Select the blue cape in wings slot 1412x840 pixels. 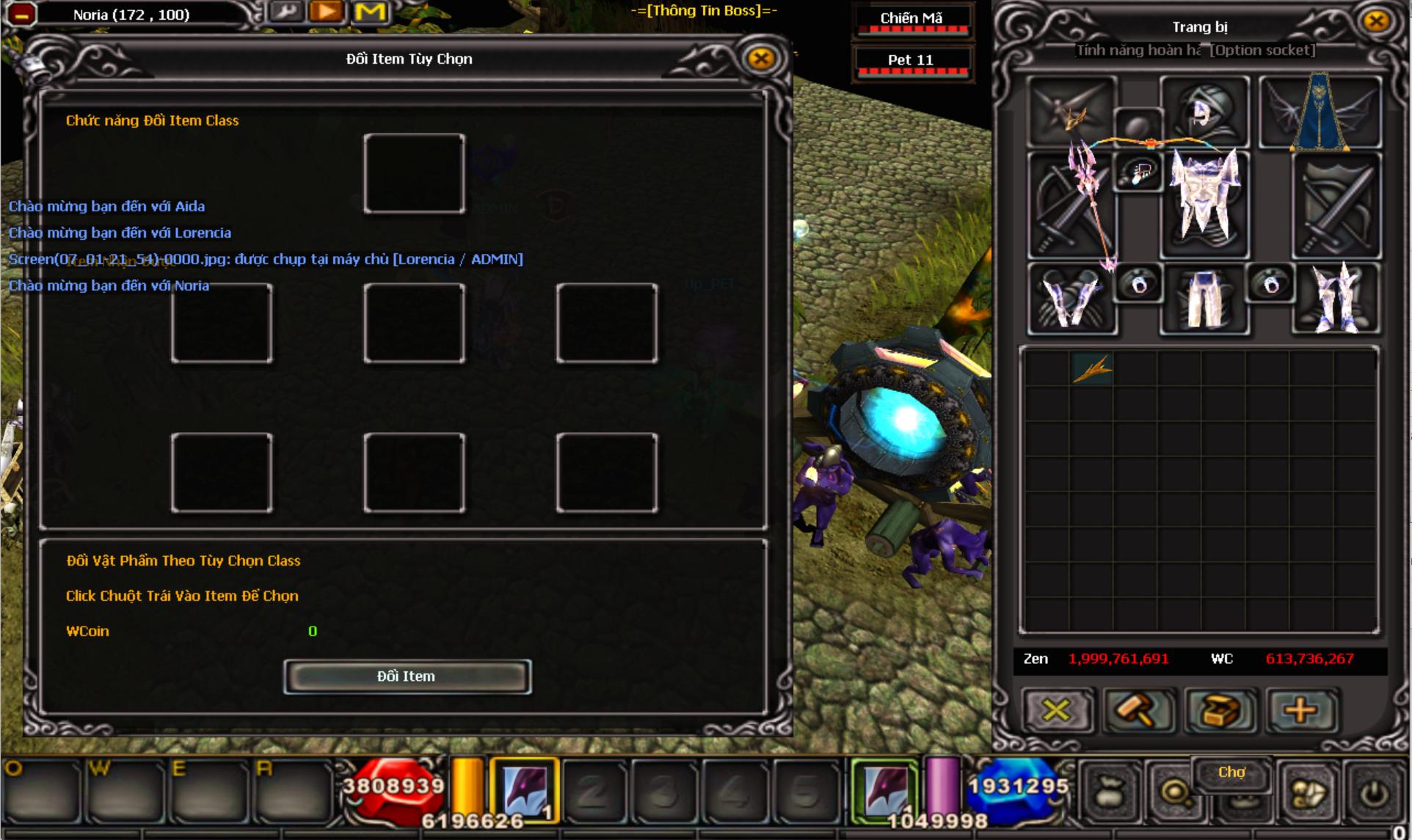pyautogui.click(x=1320, y=112)
